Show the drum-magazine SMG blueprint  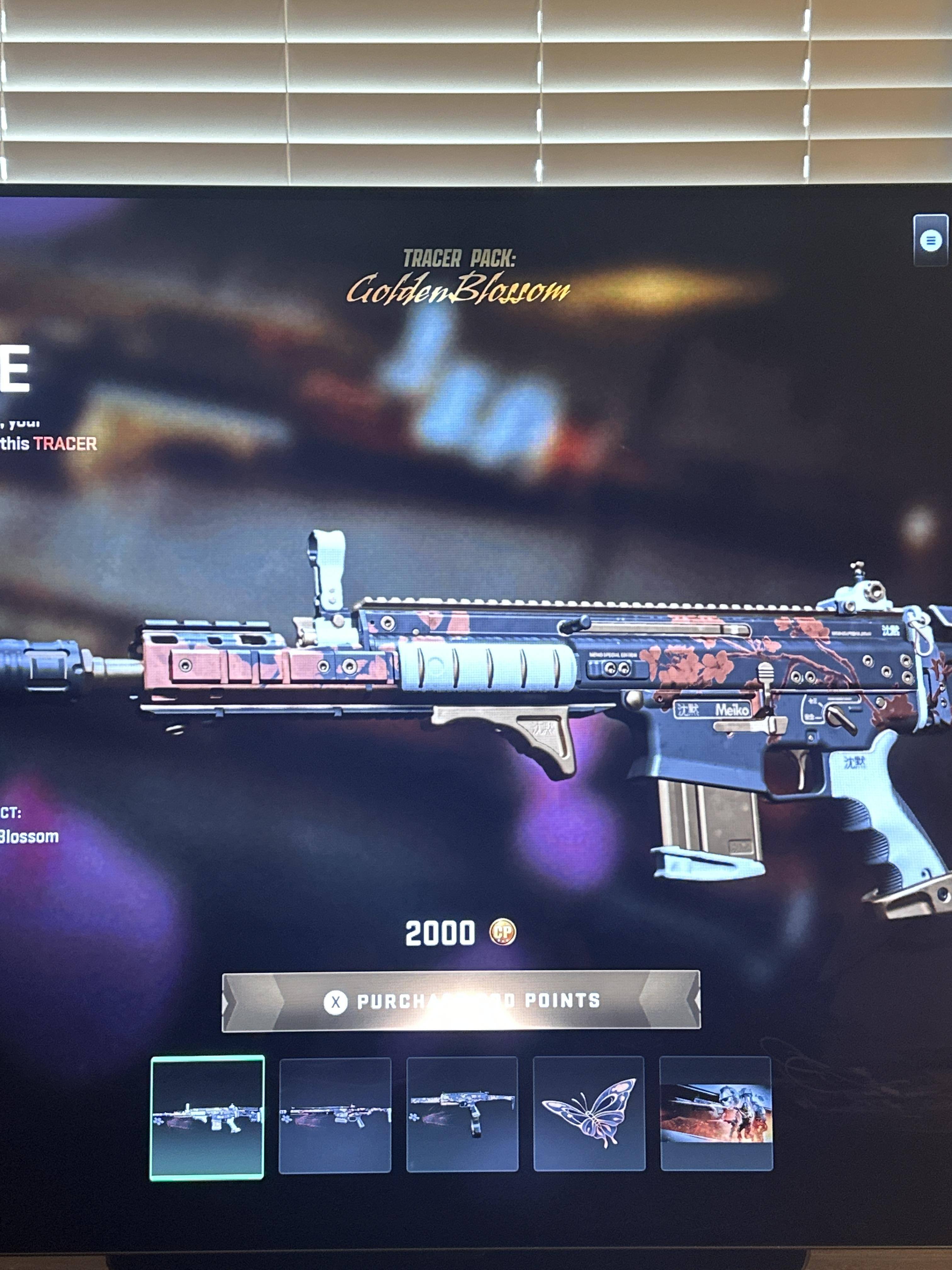[x=462, y=1114]
